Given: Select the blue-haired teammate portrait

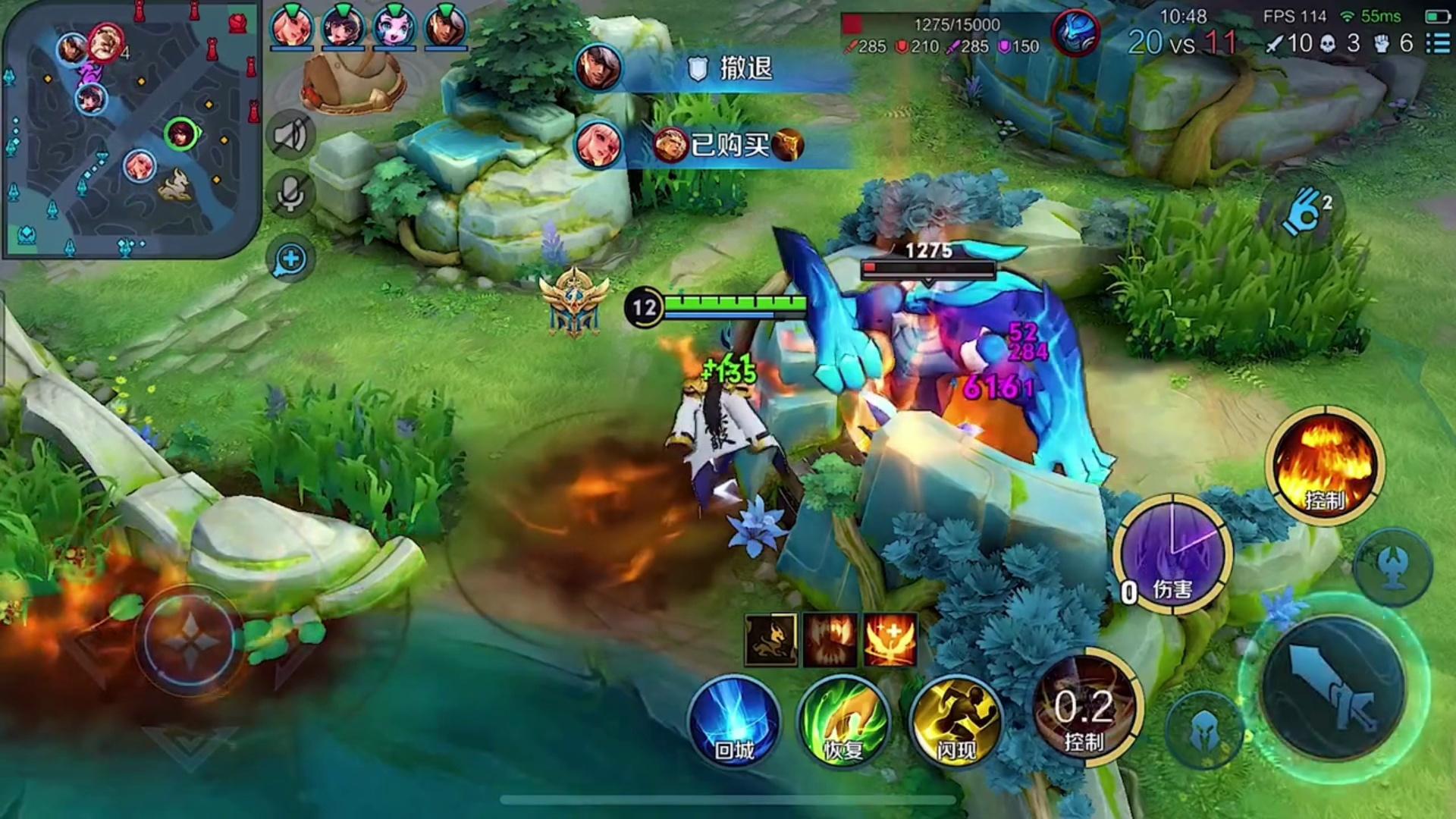Looking at the screenshot, I should pyautogui.click(x=394, y=27).
